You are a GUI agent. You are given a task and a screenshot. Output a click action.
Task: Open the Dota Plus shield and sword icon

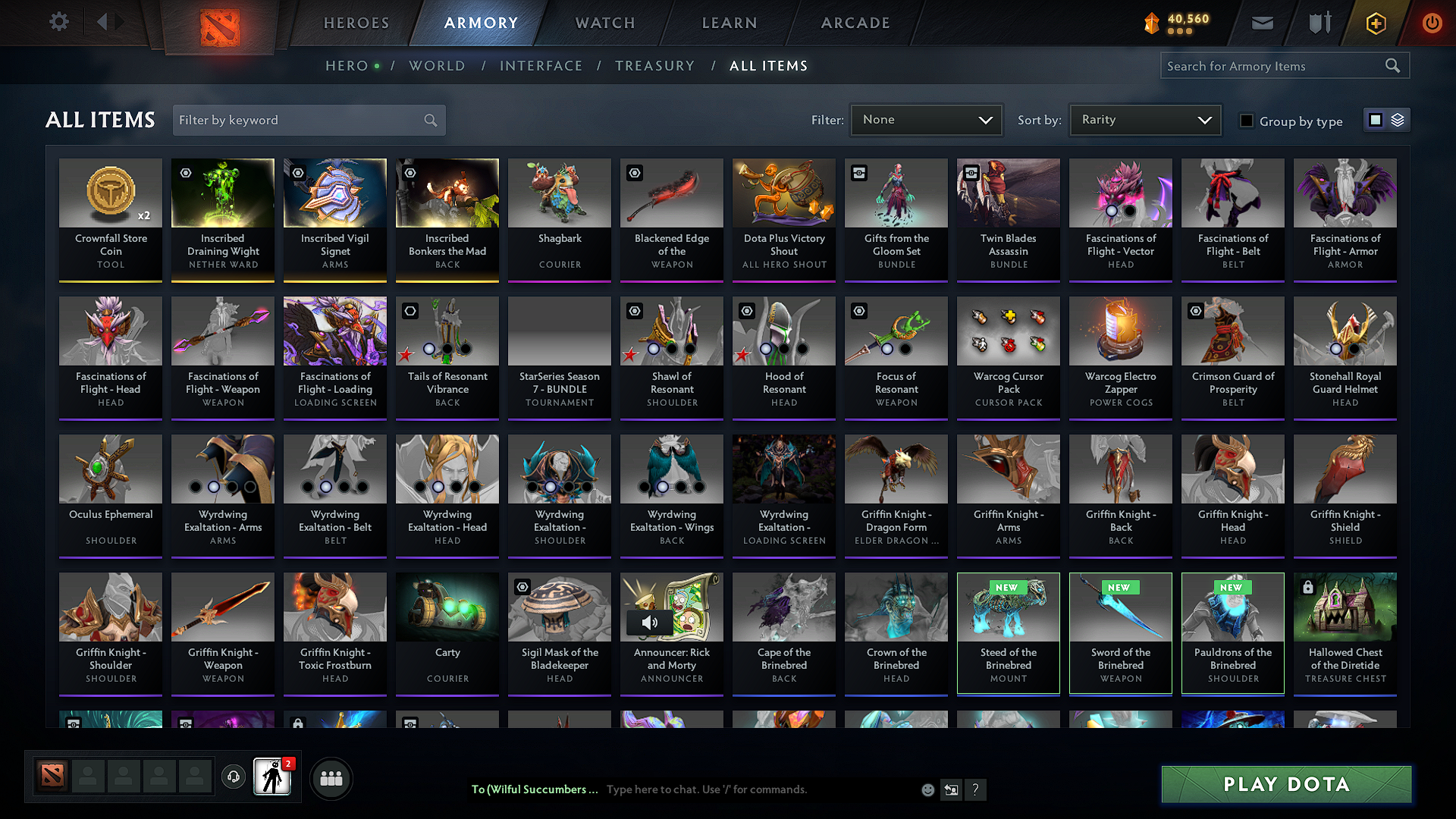tap(1319, 23)
